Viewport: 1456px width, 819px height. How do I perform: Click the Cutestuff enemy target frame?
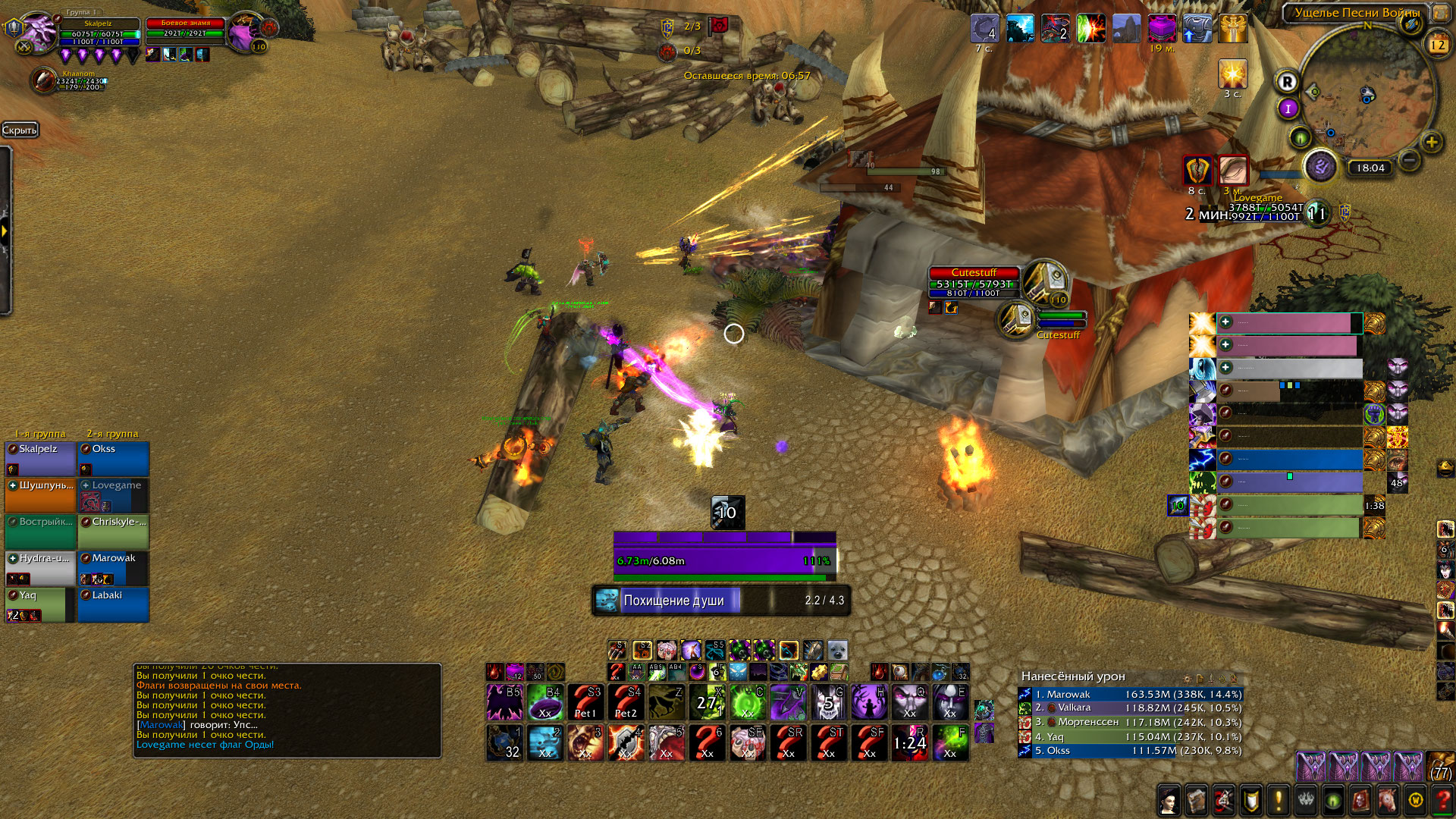pos(974,284)
